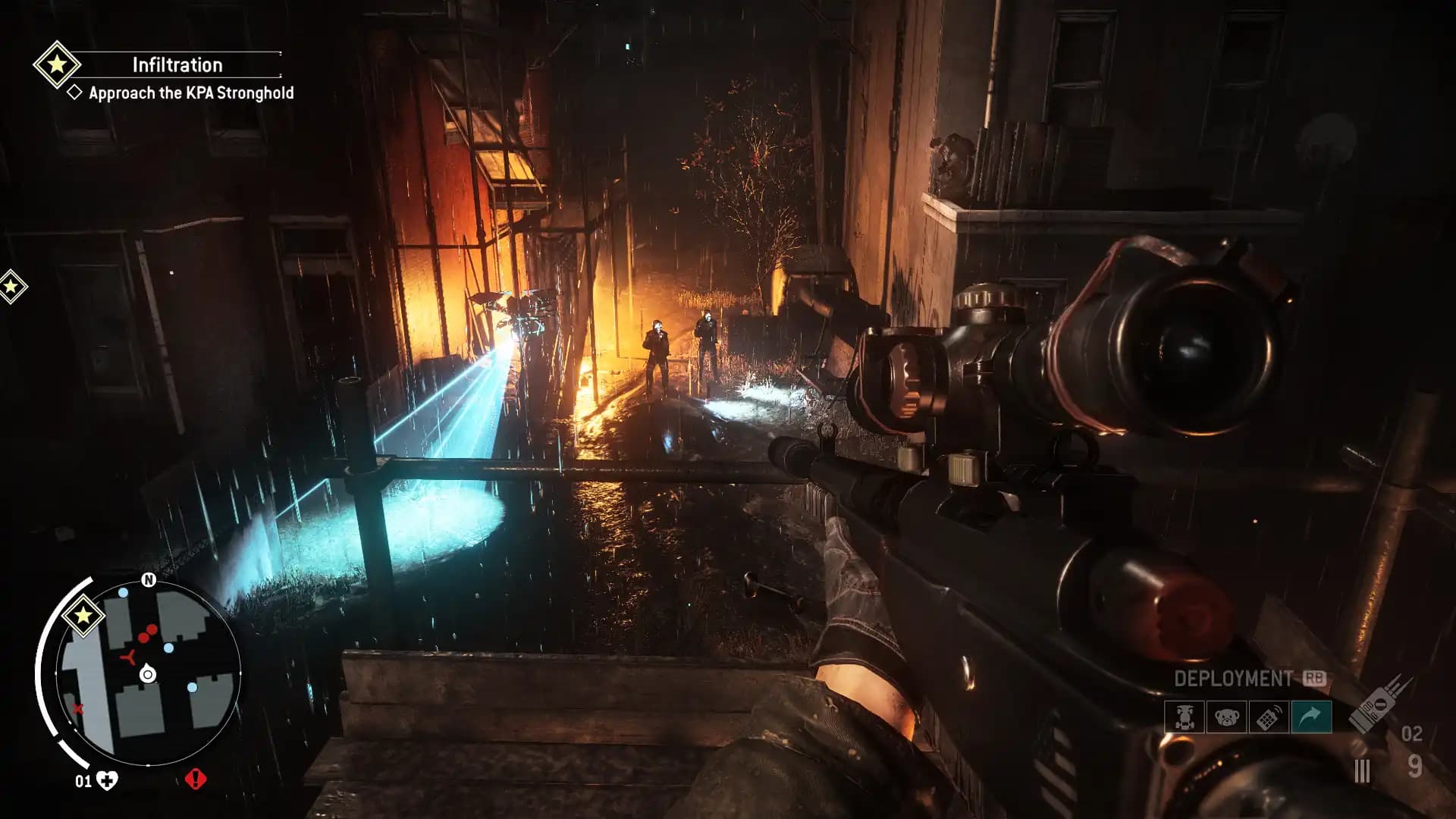Click the mission star marker on the minimap

tap(84, 616)
